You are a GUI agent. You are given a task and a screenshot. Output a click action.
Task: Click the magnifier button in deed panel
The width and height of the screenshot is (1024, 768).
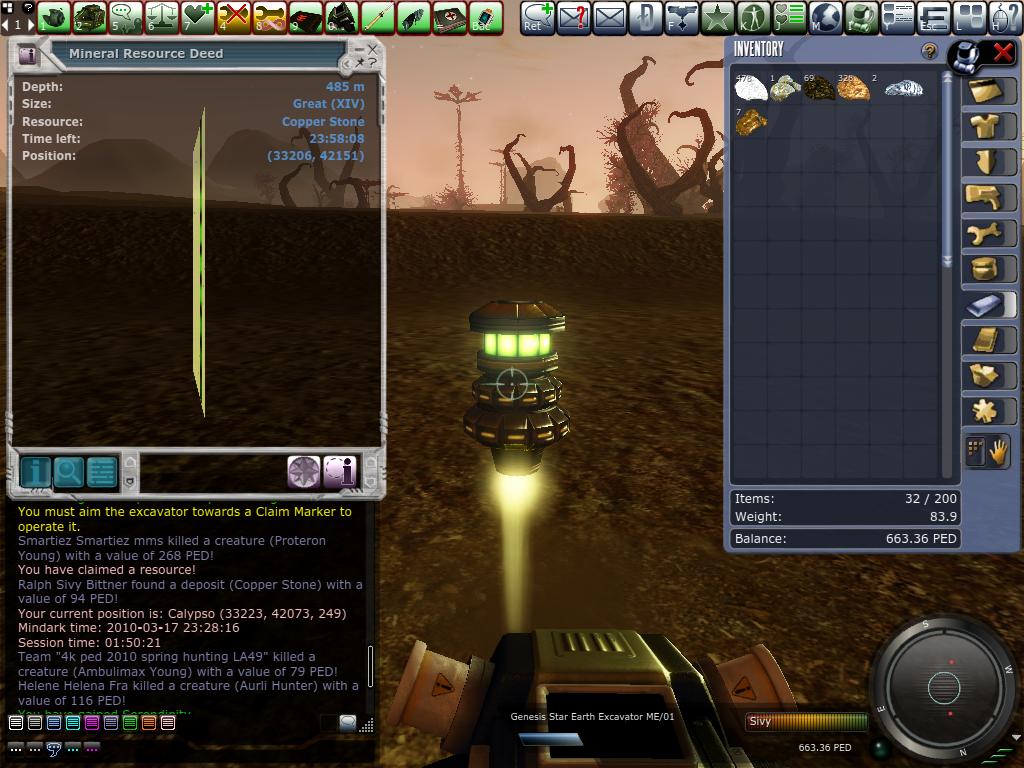pos(68,472)
